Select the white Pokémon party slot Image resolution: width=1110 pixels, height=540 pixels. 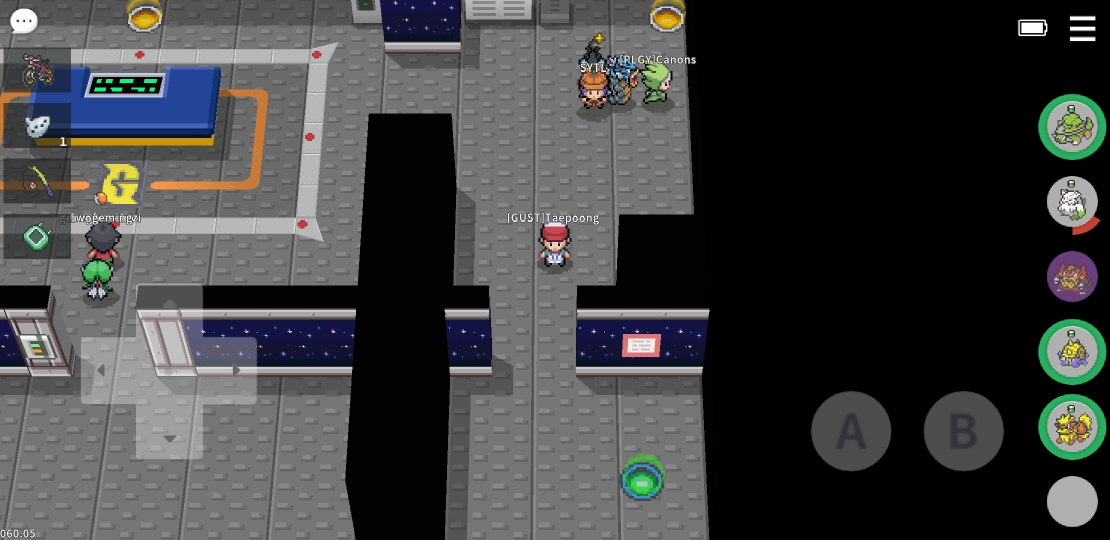[x=1072, y=202]
